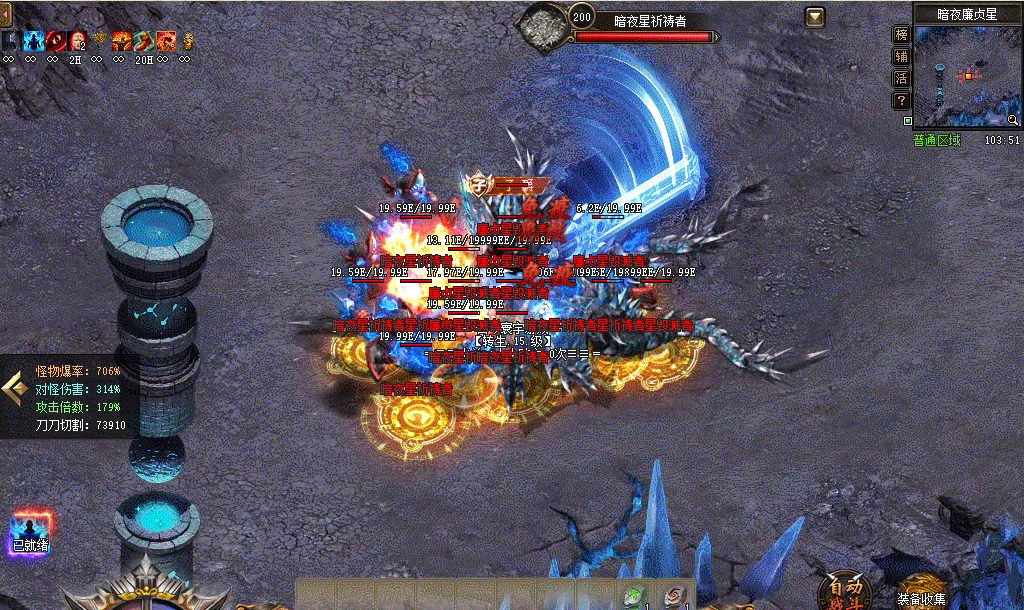
Task: Select the blue glowing figure buff icon
Action: click(32, 41)
